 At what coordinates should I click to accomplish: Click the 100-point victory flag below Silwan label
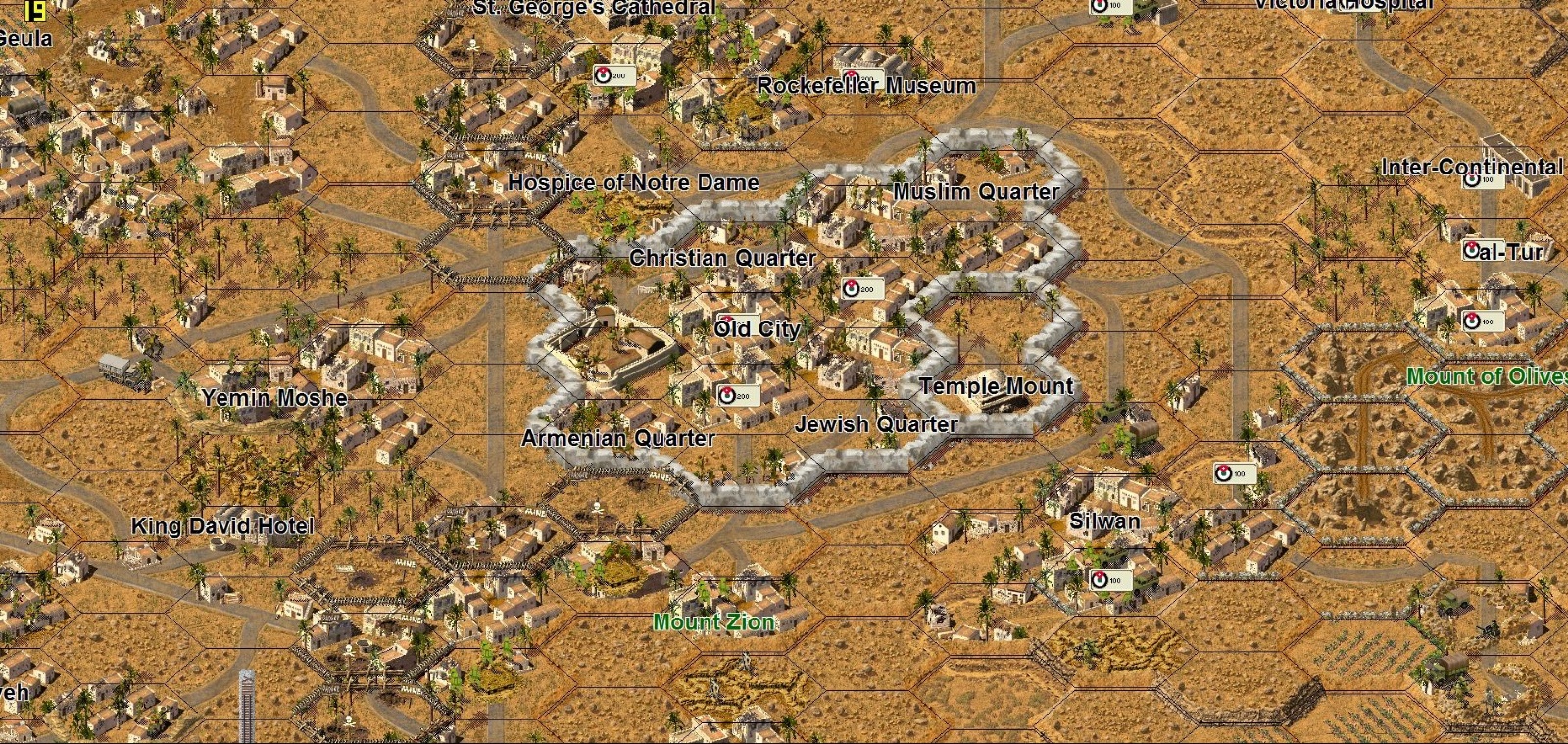[1110, 580]
